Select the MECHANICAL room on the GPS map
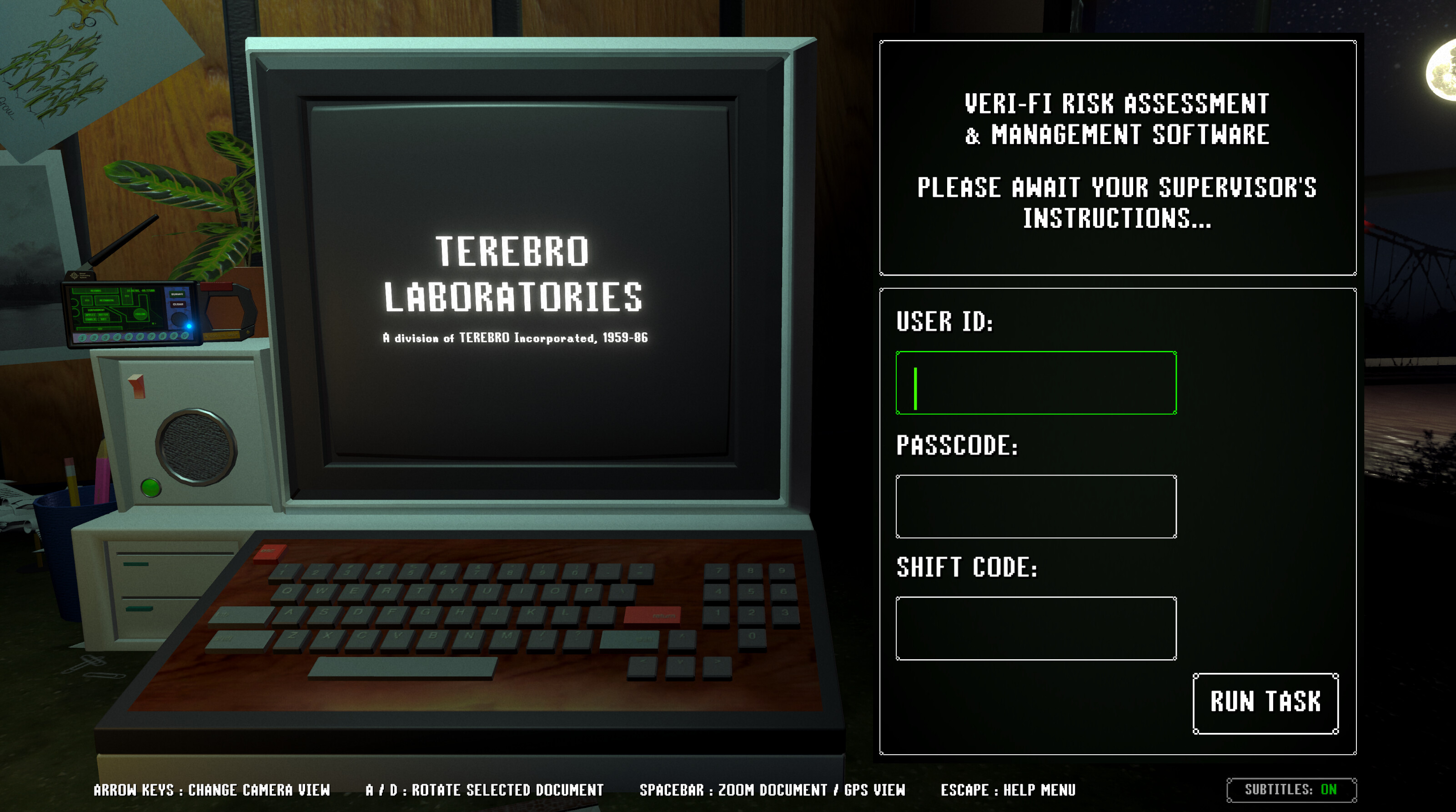Image resolution: width=1456 pixels, height=812 pixels. point(107,301)
